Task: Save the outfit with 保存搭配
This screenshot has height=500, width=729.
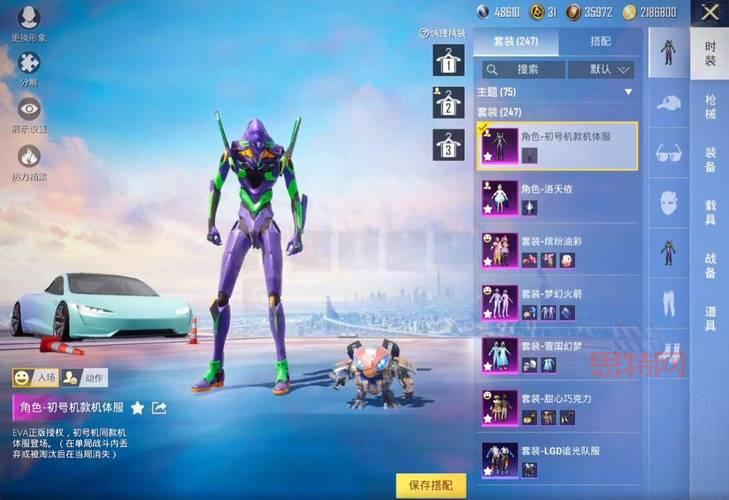Action: (x=431, y=485)
